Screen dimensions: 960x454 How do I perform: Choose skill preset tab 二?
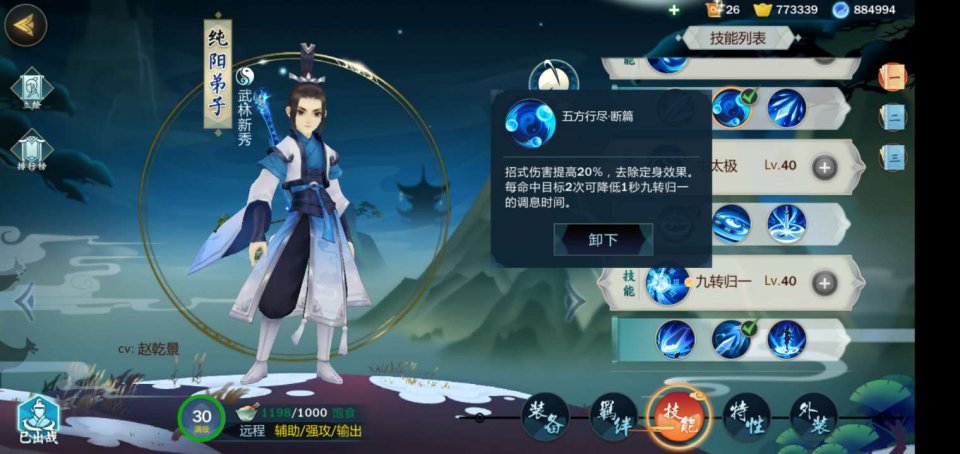(893, 117)
